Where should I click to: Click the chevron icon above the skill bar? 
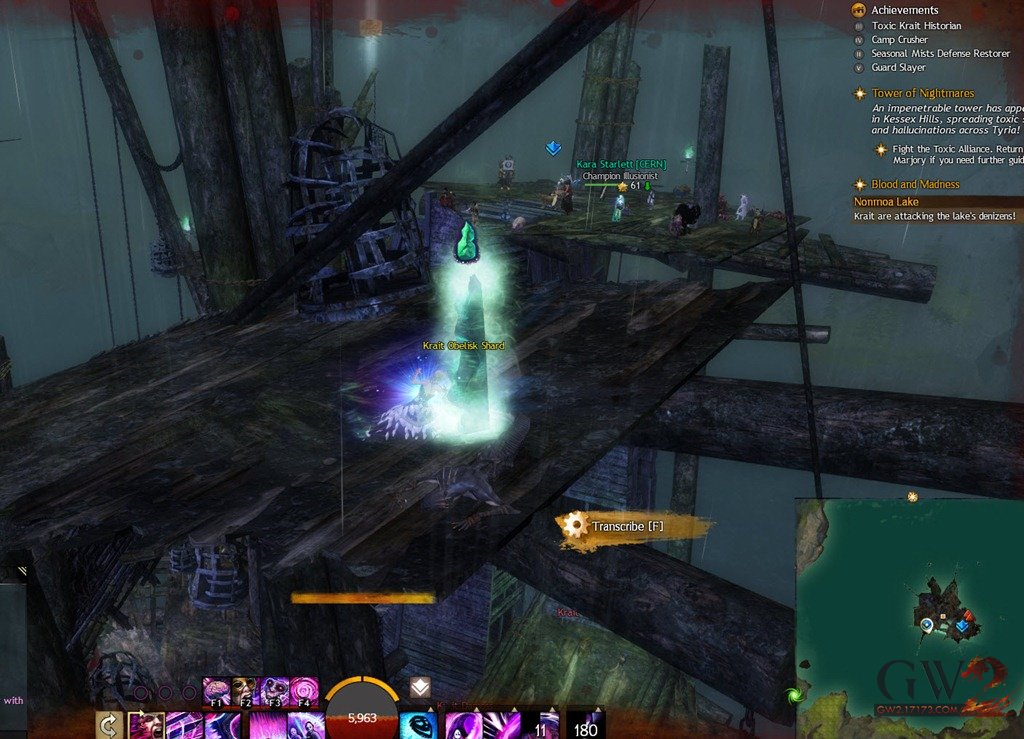pyautogui.click(x=420, y=687)
